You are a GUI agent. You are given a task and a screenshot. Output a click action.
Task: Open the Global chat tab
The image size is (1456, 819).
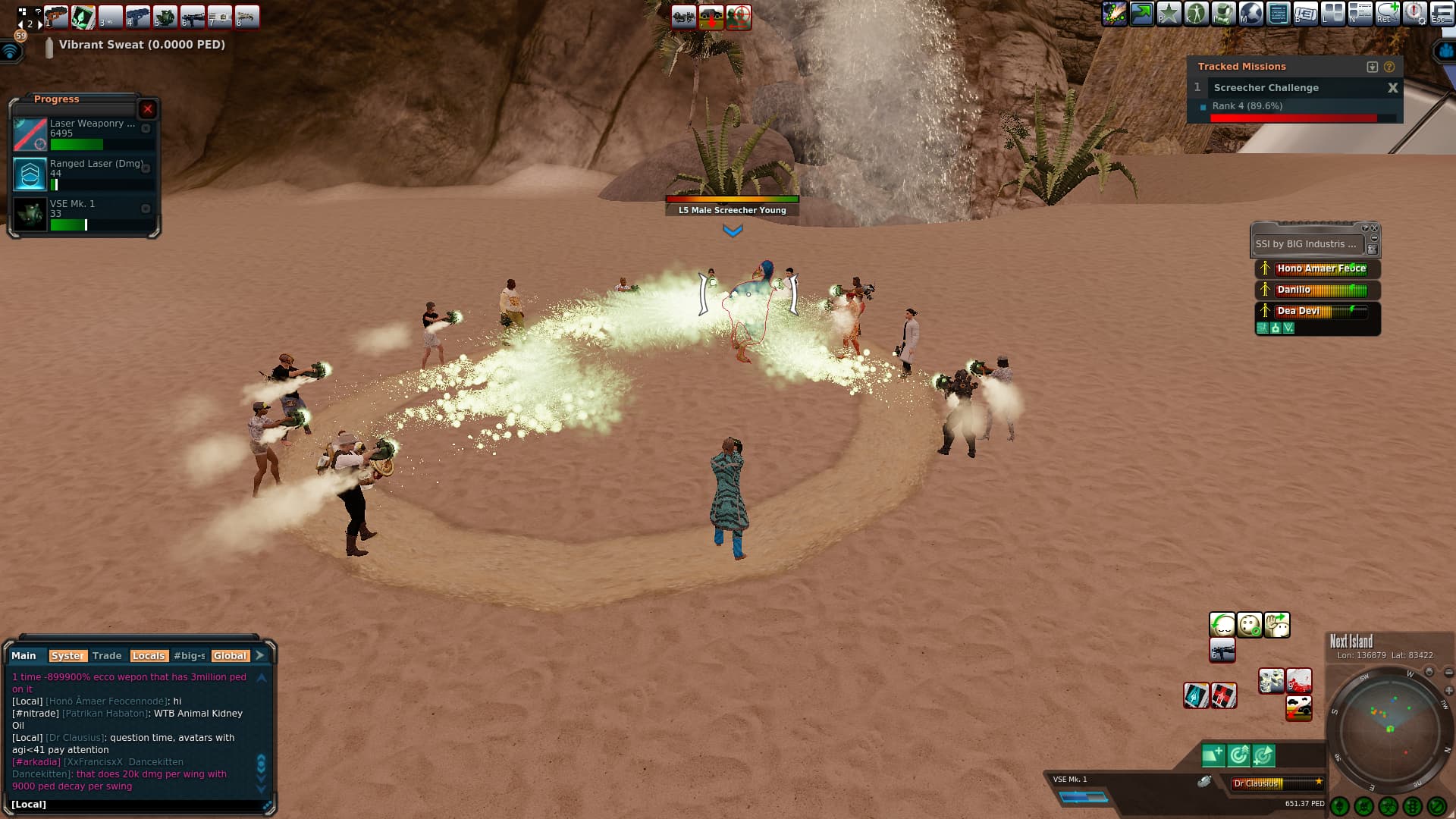(229, 656)
